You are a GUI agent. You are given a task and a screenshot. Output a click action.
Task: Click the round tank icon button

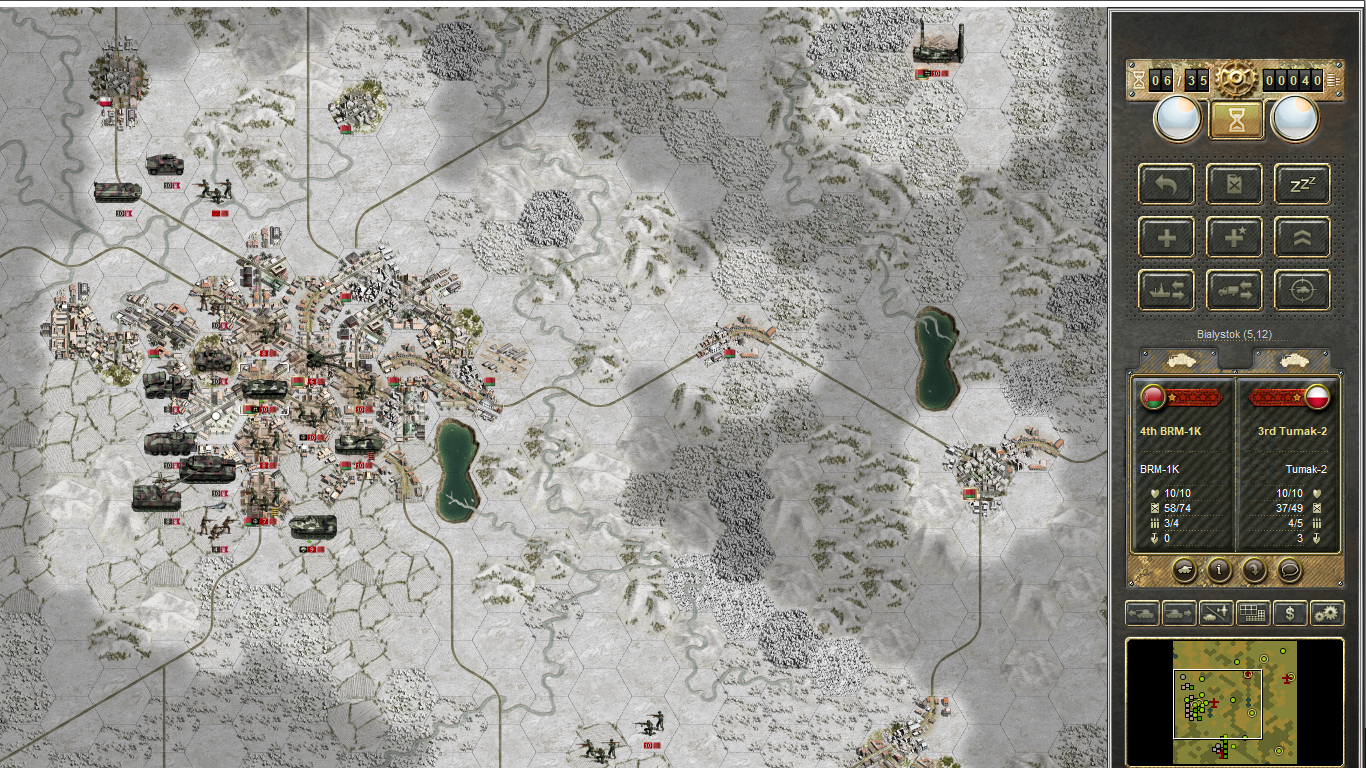click(1184, 570)
